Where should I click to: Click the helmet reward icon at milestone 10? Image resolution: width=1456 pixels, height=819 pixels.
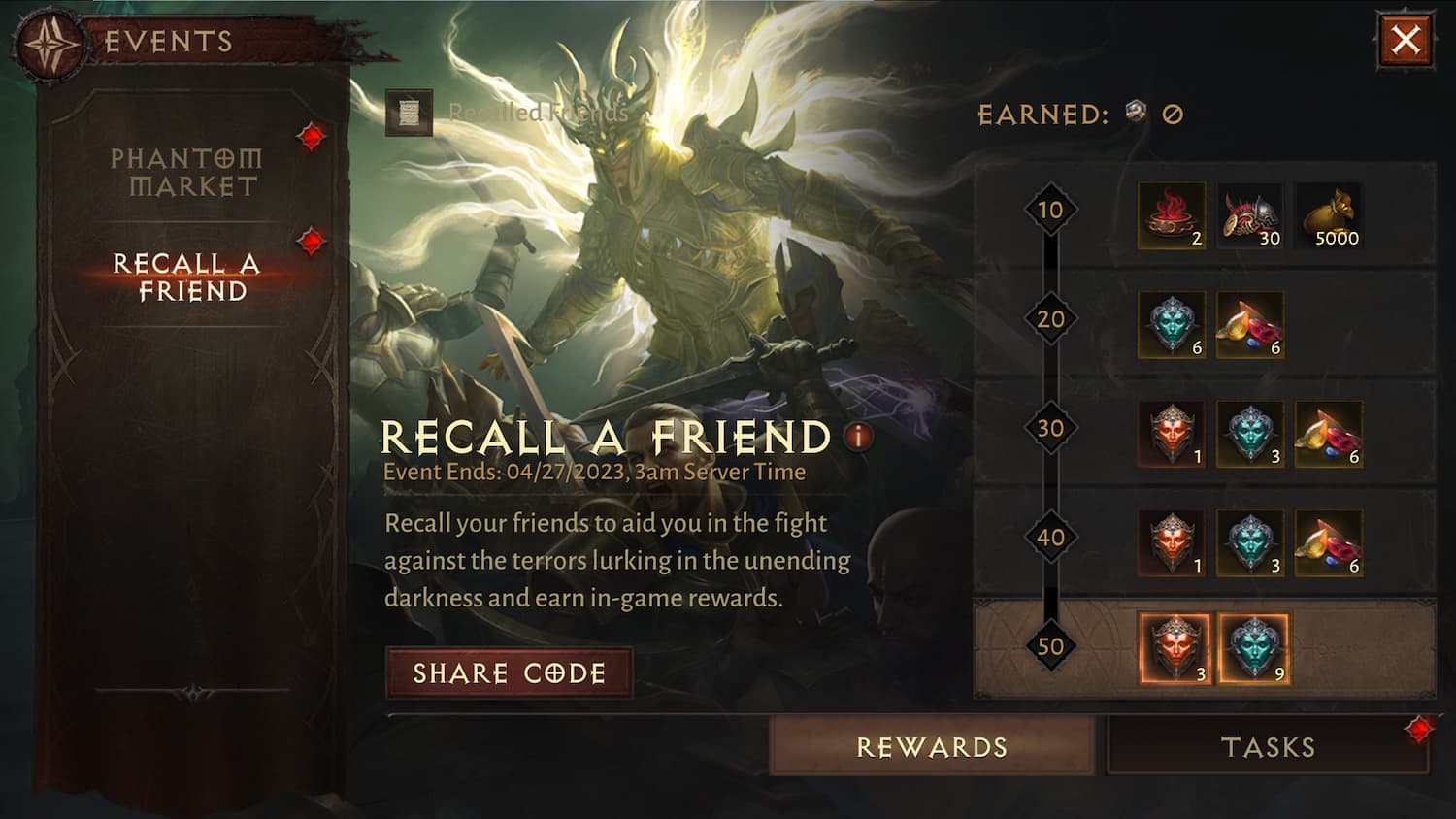pyautogui.click(x=1250, y=215)
